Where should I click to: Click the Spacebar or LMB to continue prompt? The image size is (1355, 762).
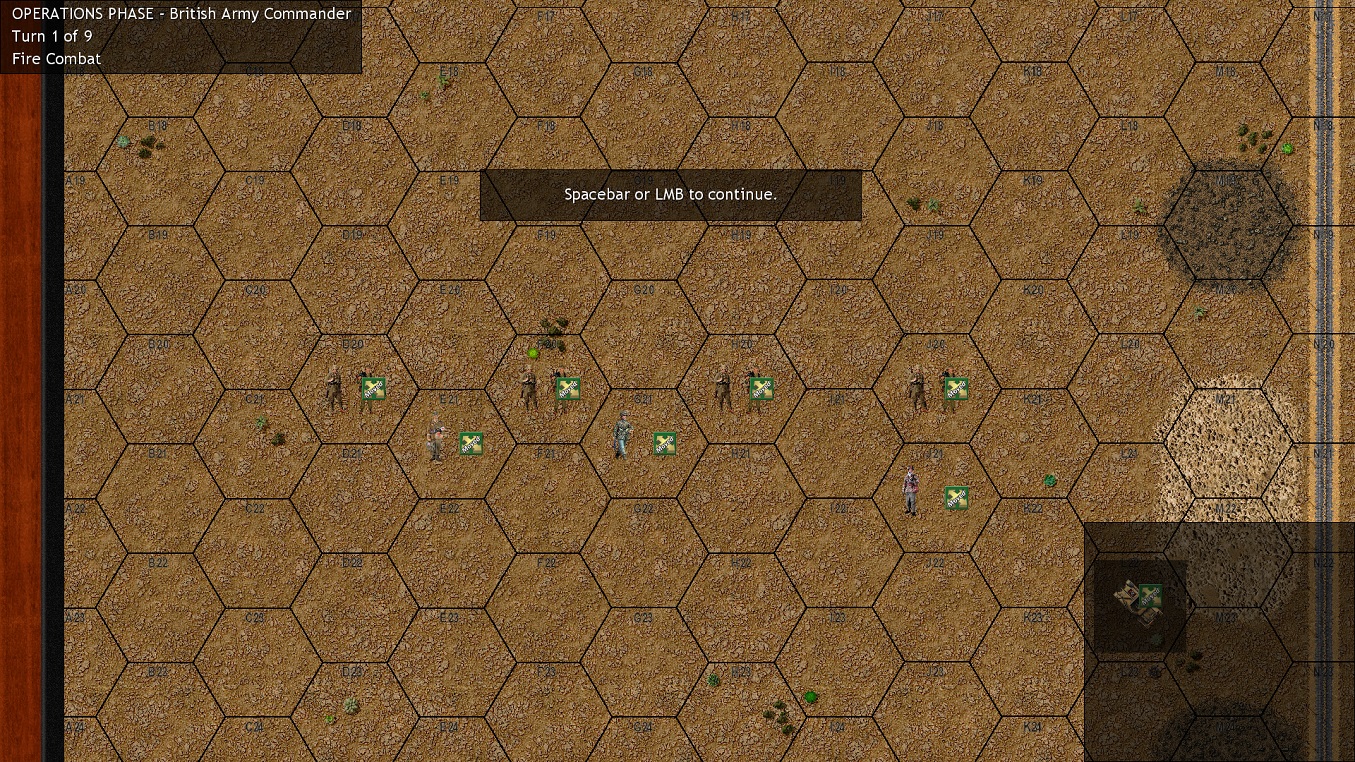pyautogui.click(x=670, y=194)
